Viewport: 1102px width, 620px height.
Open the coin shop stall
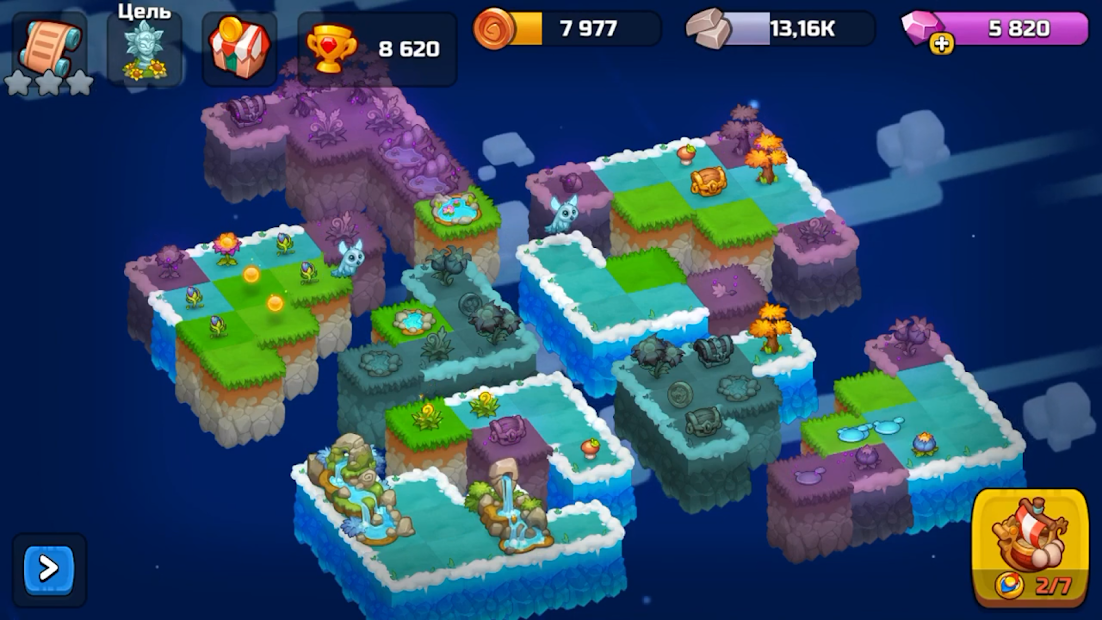(239, 49)
